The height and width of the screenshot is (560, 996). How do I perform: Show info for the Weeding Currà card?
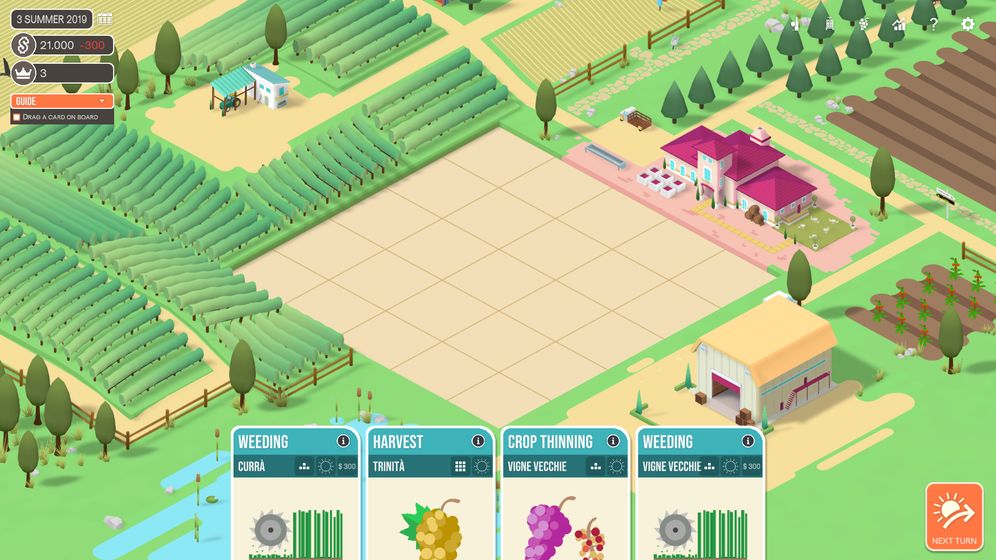pyautogui.click(x=343, y=441)
